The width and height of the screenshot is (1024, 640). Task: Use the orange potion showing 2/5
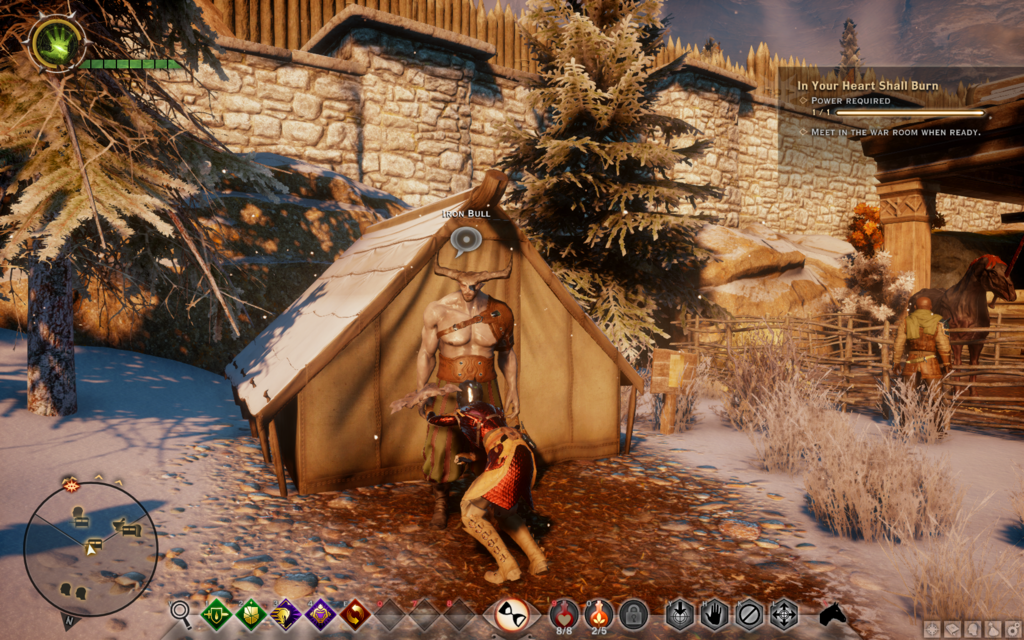tap(599, 613)
